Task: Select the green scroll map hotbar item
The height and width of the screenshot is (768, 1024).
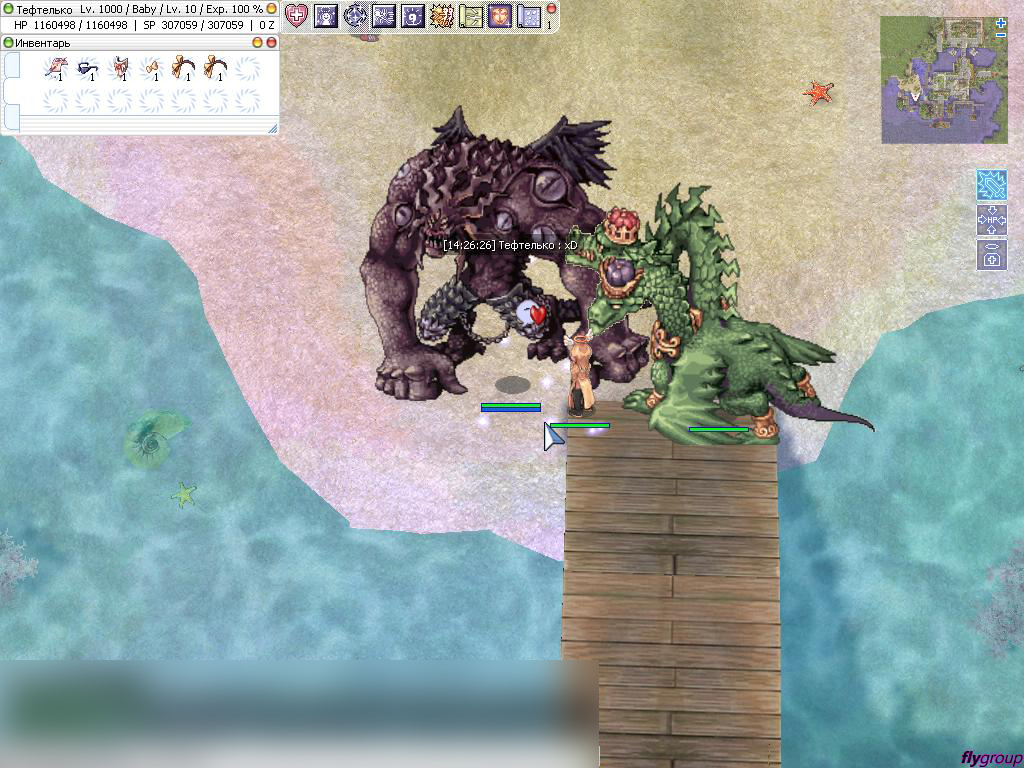Action: tap(471, 15)
